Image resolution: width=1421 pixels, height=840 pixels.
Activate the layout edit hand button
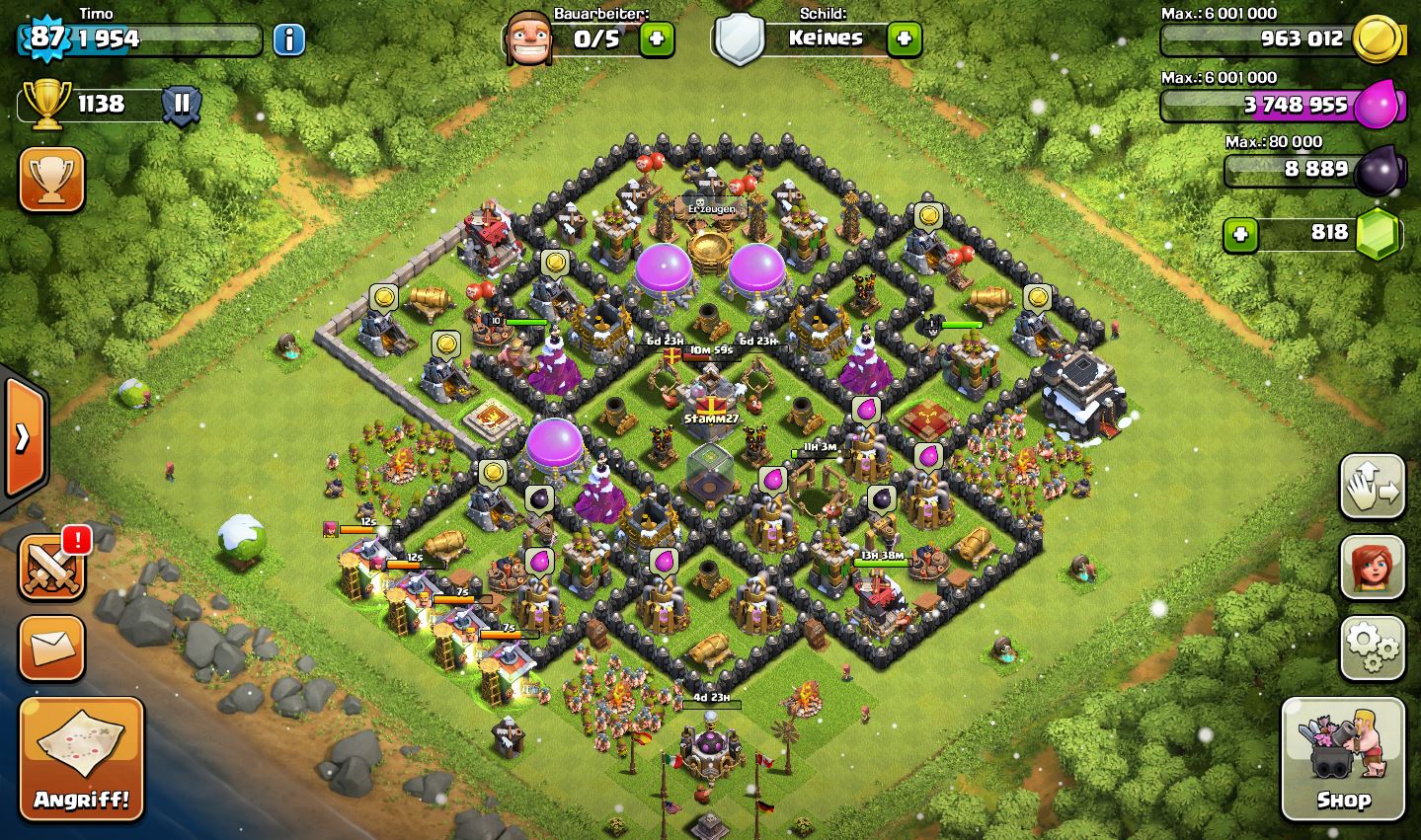pyautogui.click(x=1372, y=487)
